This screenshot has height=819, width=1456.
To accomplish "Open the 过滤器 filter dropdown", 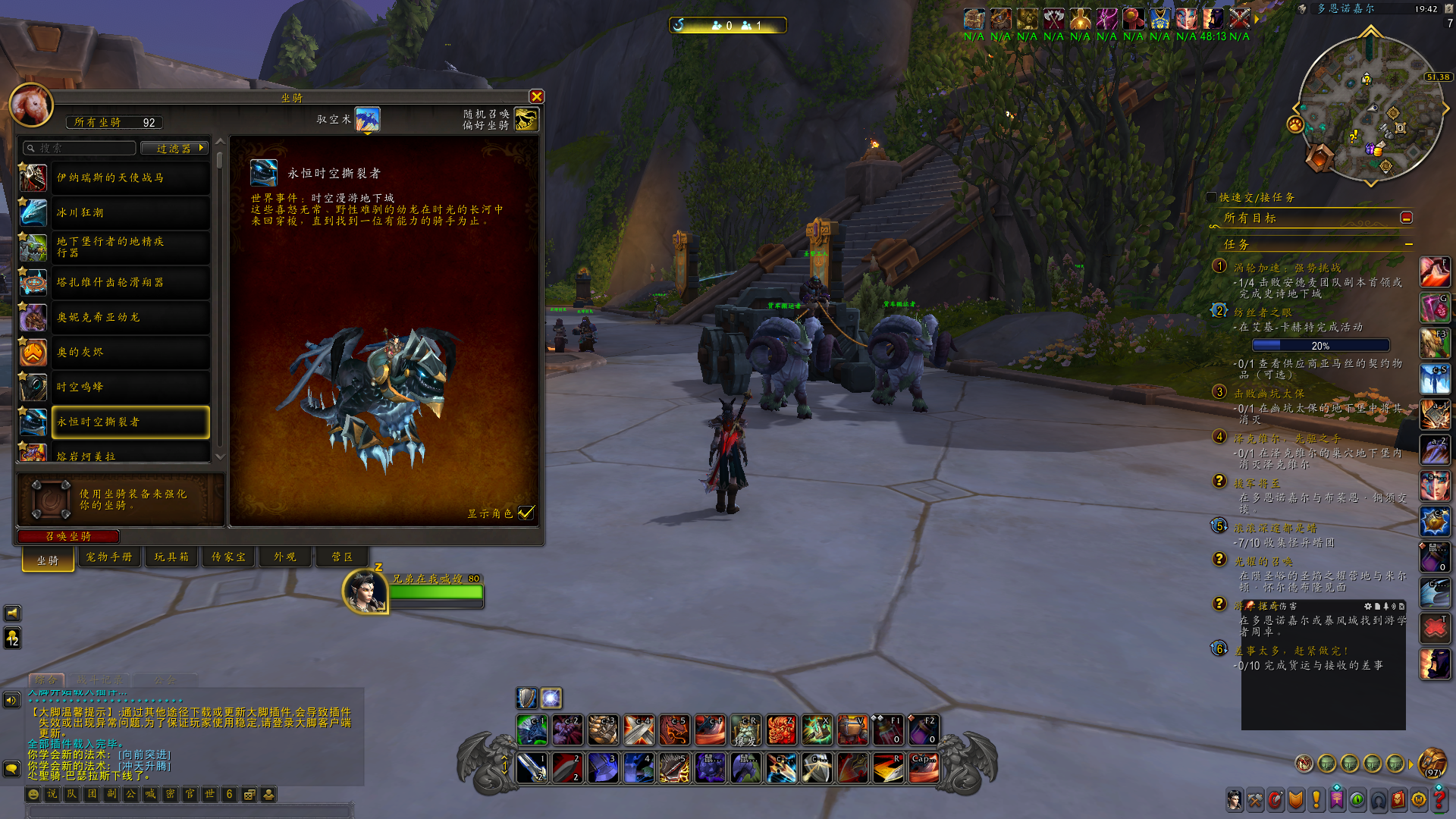I will (x=180, y=149).
